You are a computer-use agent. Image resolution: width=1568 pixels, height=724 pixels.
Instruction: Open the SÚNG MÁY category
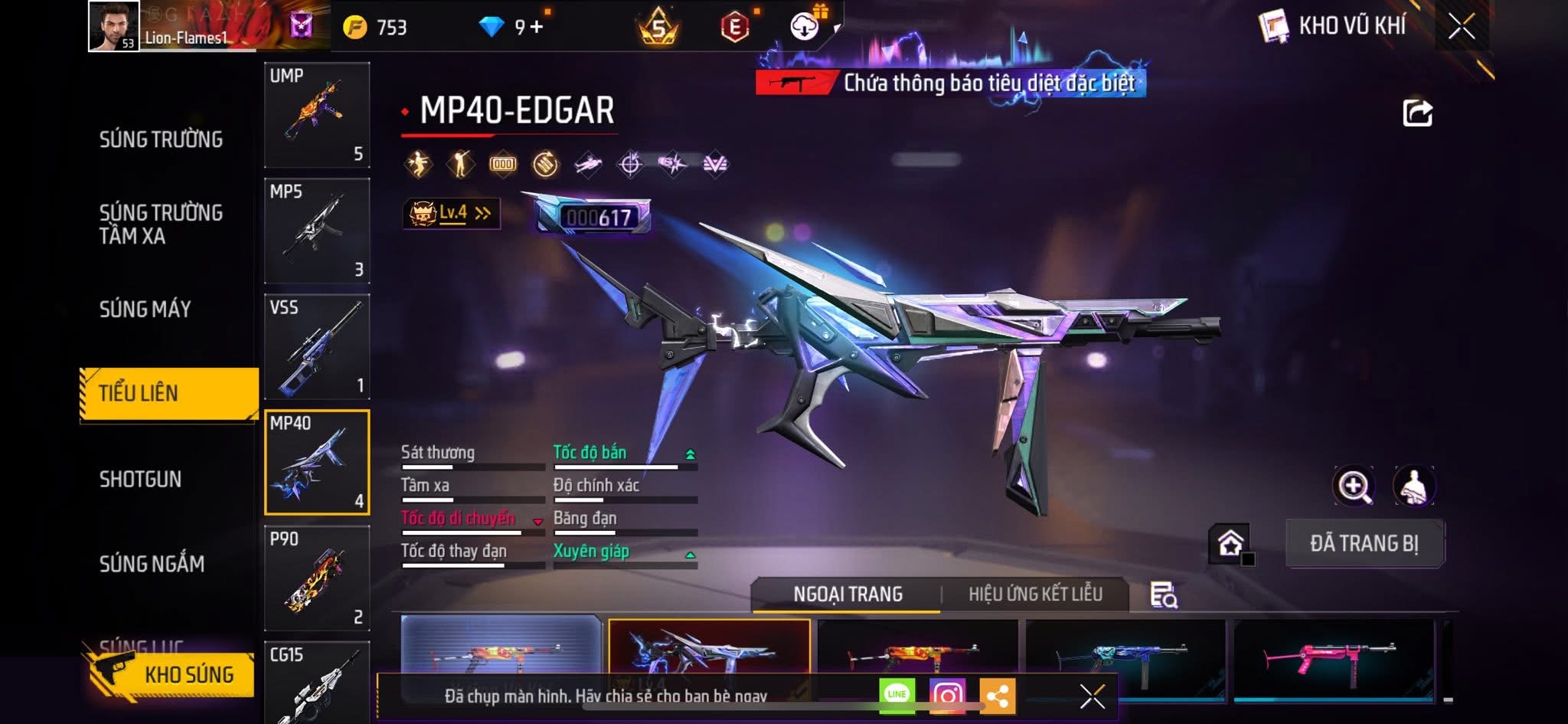[x=145, y=310]
